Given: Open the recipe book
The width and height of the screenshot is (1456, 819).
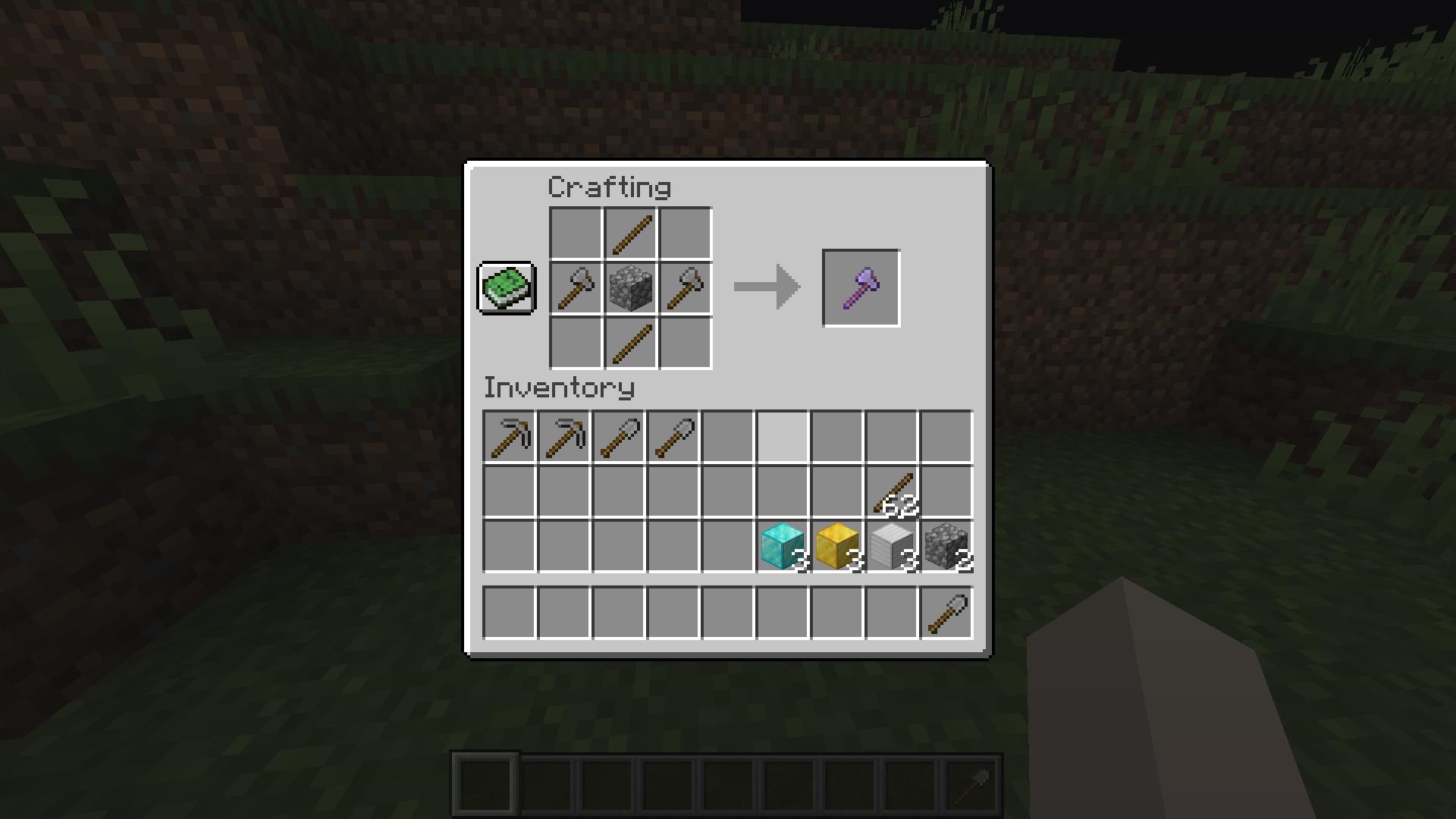Looking at the screenshot, I should point(506,288).
